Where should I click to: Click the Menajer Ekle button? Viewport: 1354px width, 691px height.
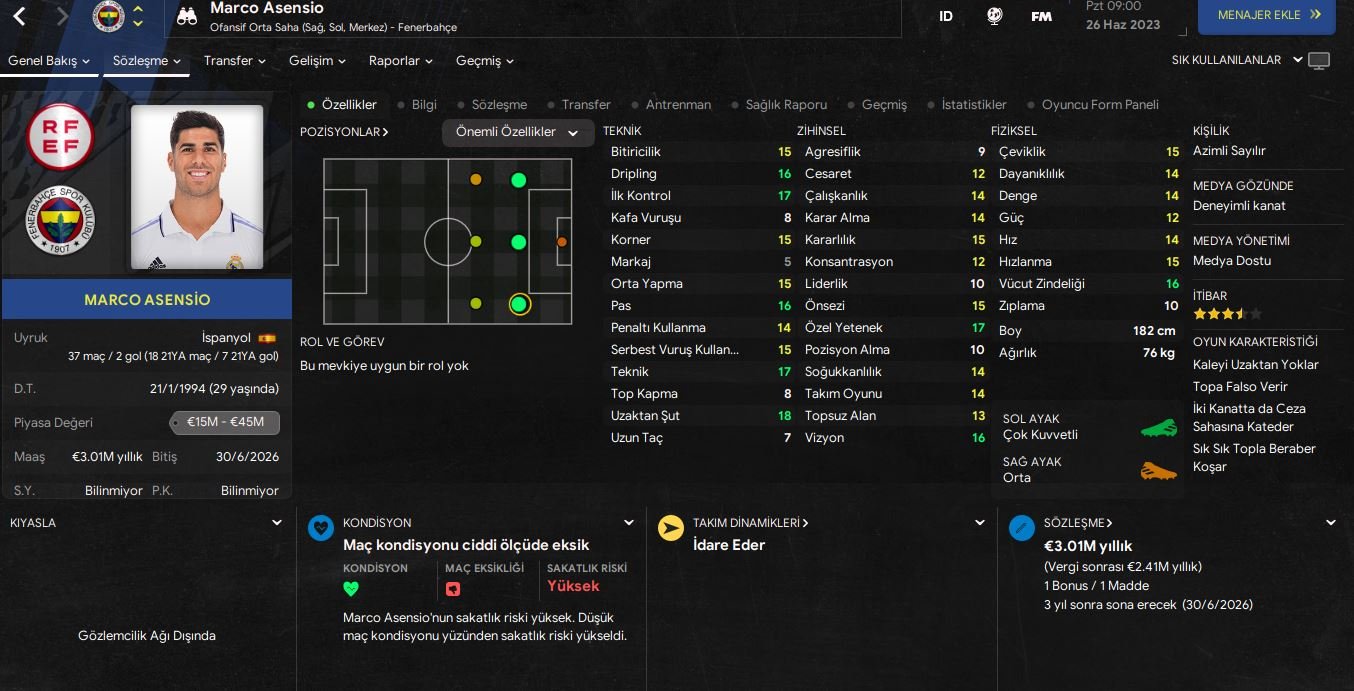coord(1266,16)
